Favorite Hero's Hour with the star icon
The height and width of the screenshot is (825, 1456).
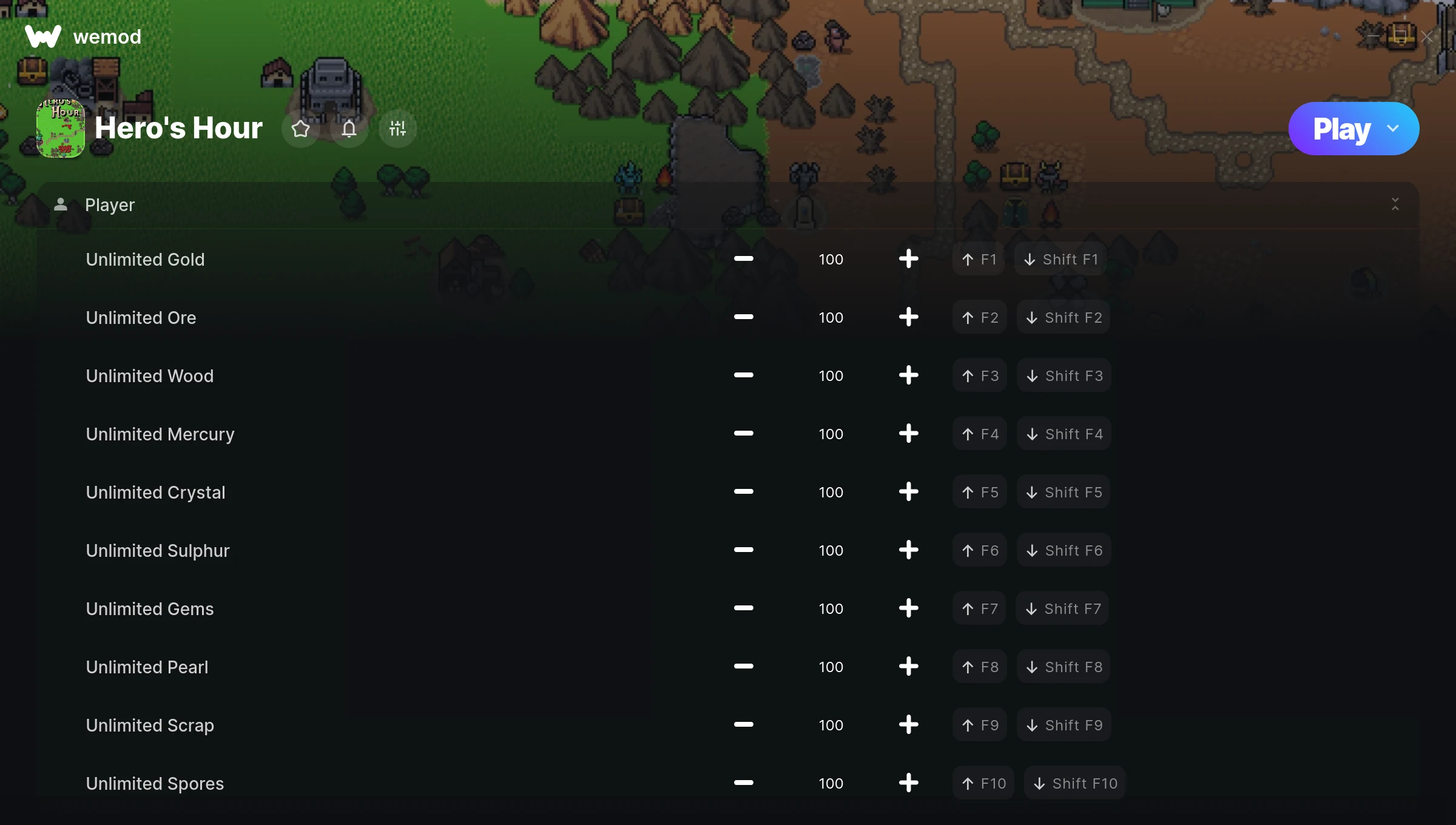(x=300, y=128)
